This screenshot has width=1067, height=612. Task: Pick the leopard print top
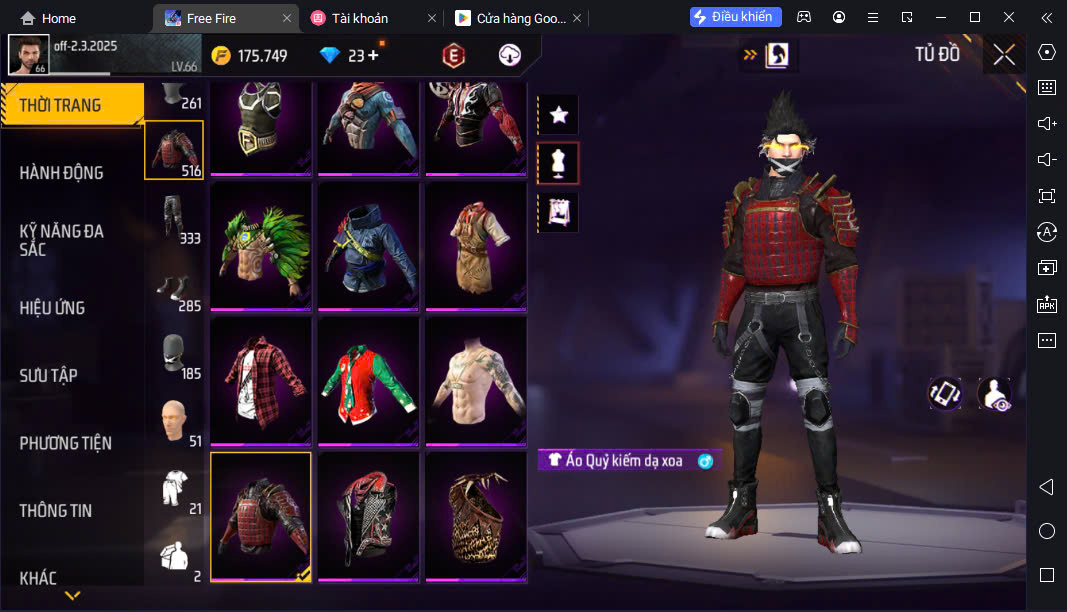point(476,516)
